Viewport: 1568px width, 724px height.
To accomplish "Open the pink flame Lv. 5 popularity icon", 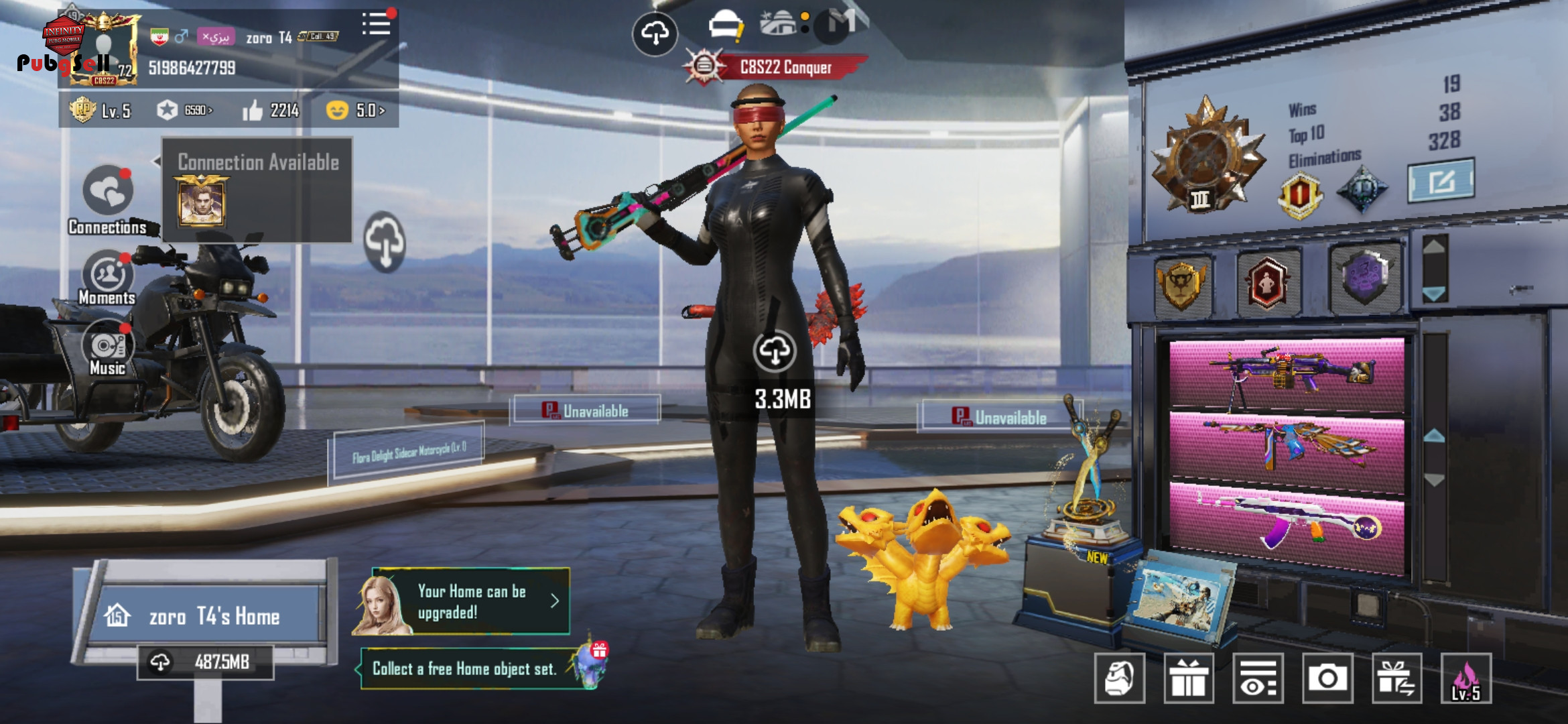I will coord(1466,678).
